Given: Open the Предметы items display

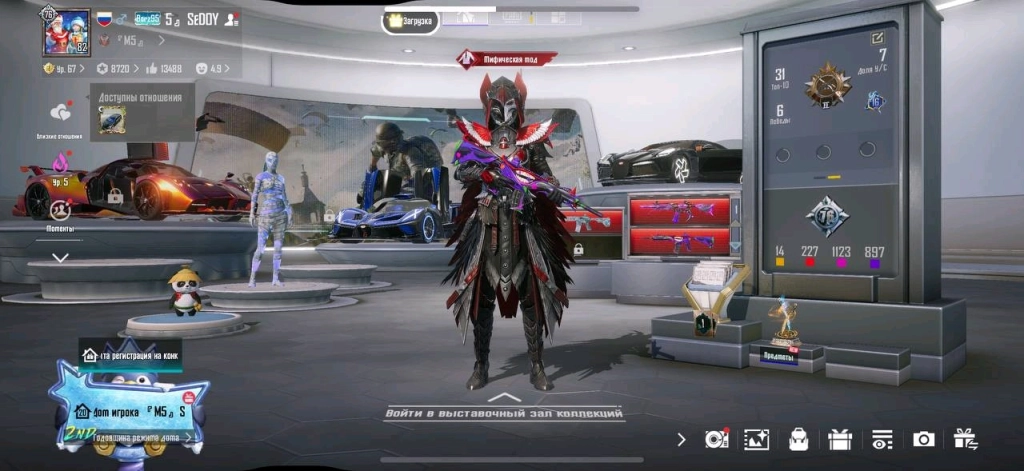Looking at the screenshot, I should click(x=778, y=356).
